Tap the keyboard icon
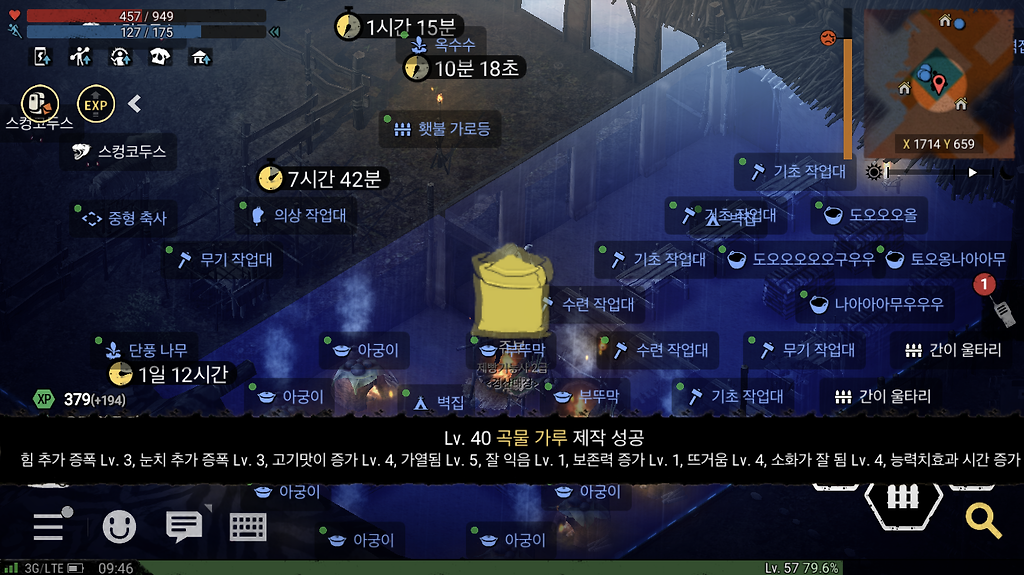 (247, 526)
